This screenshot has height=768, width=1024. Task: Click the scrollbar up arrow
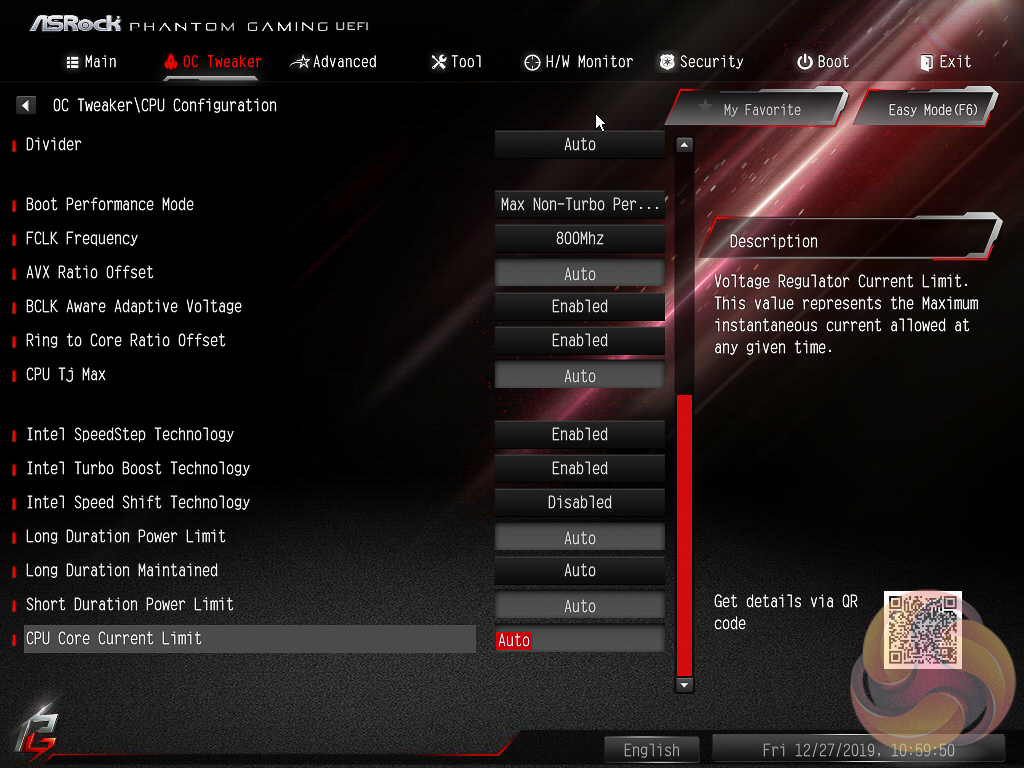tap(684, 144)
